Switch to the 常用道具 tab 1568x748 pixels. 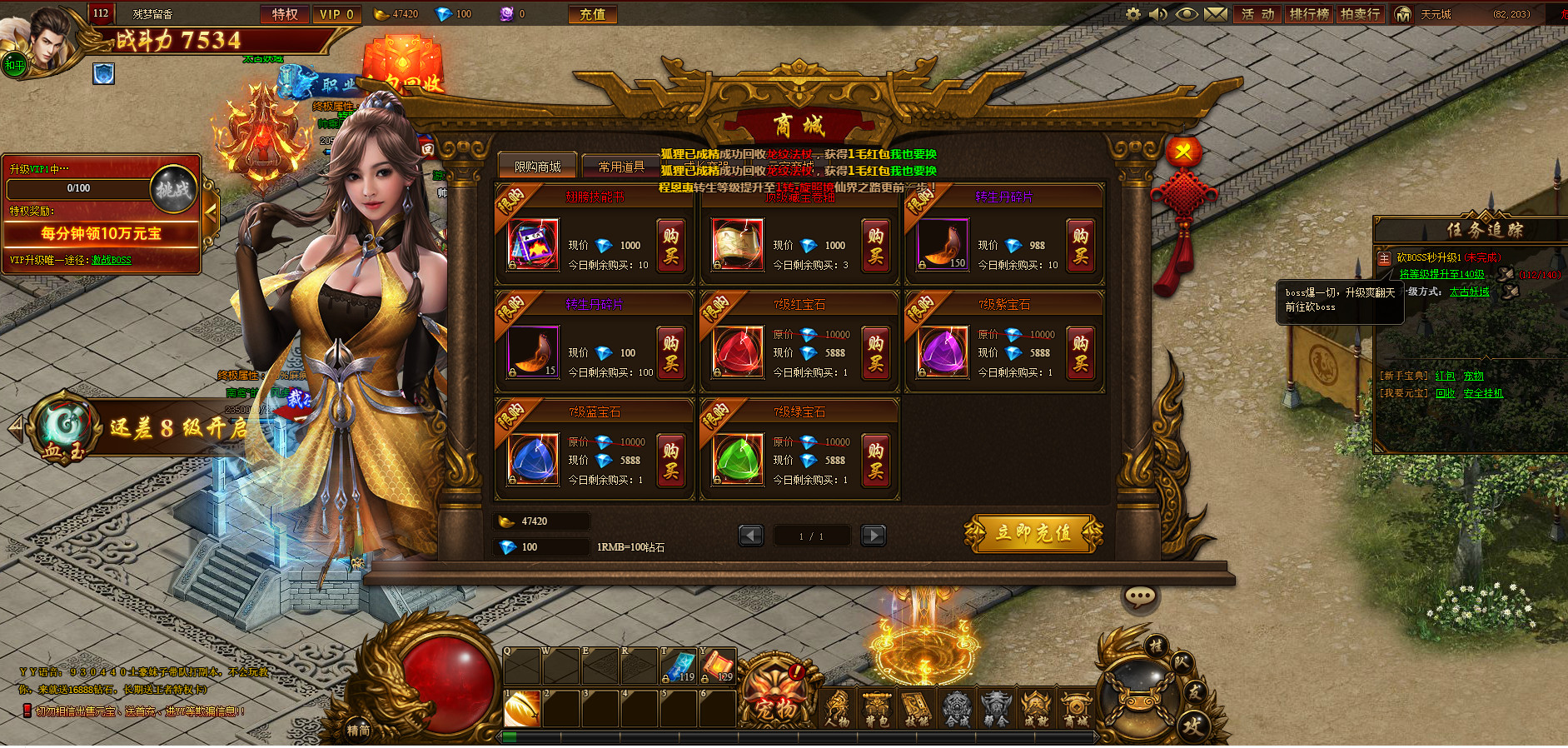click(620, 167)
